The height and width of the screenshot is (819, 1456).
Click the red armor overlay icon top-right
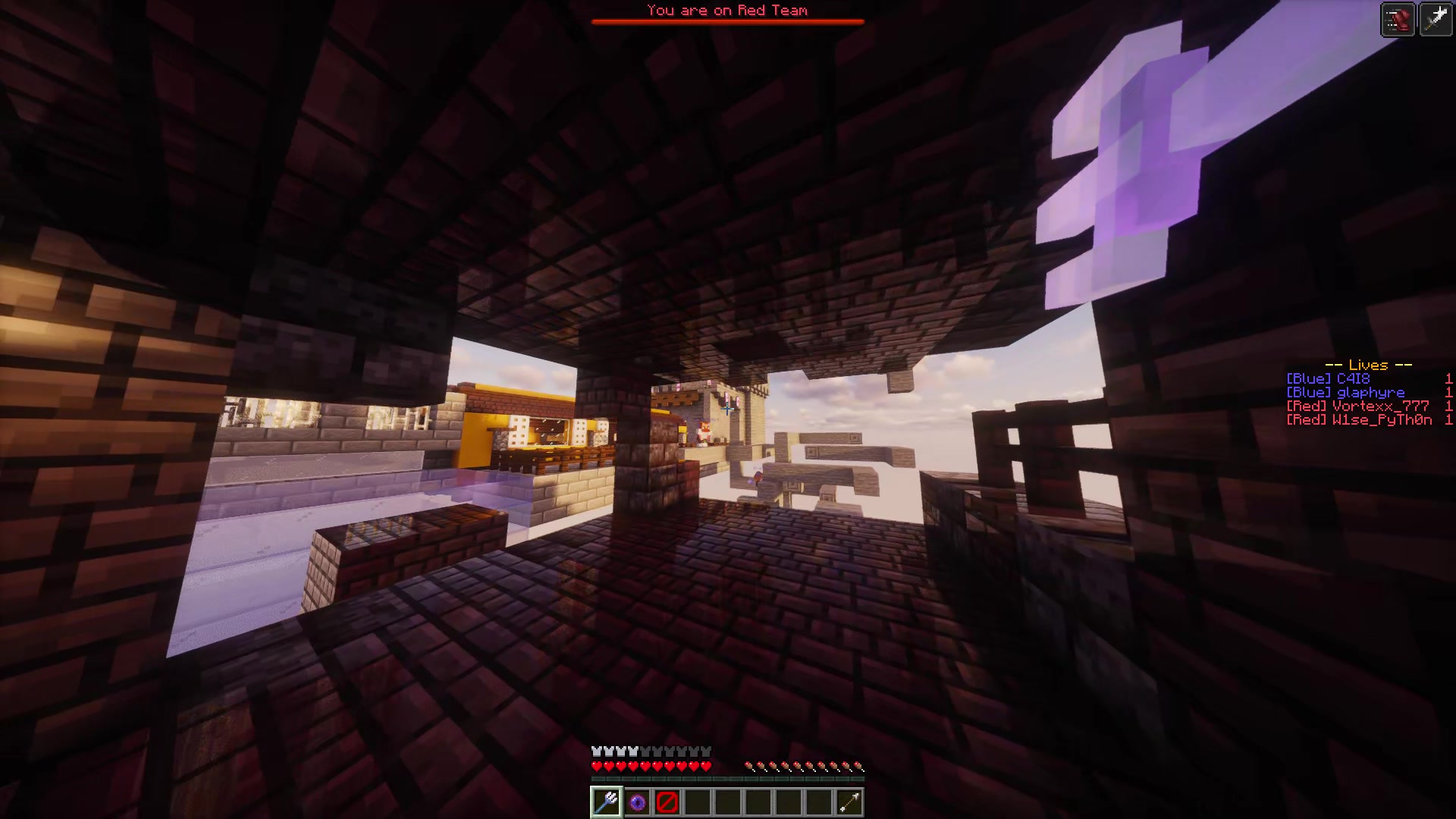pos(1398,19)
